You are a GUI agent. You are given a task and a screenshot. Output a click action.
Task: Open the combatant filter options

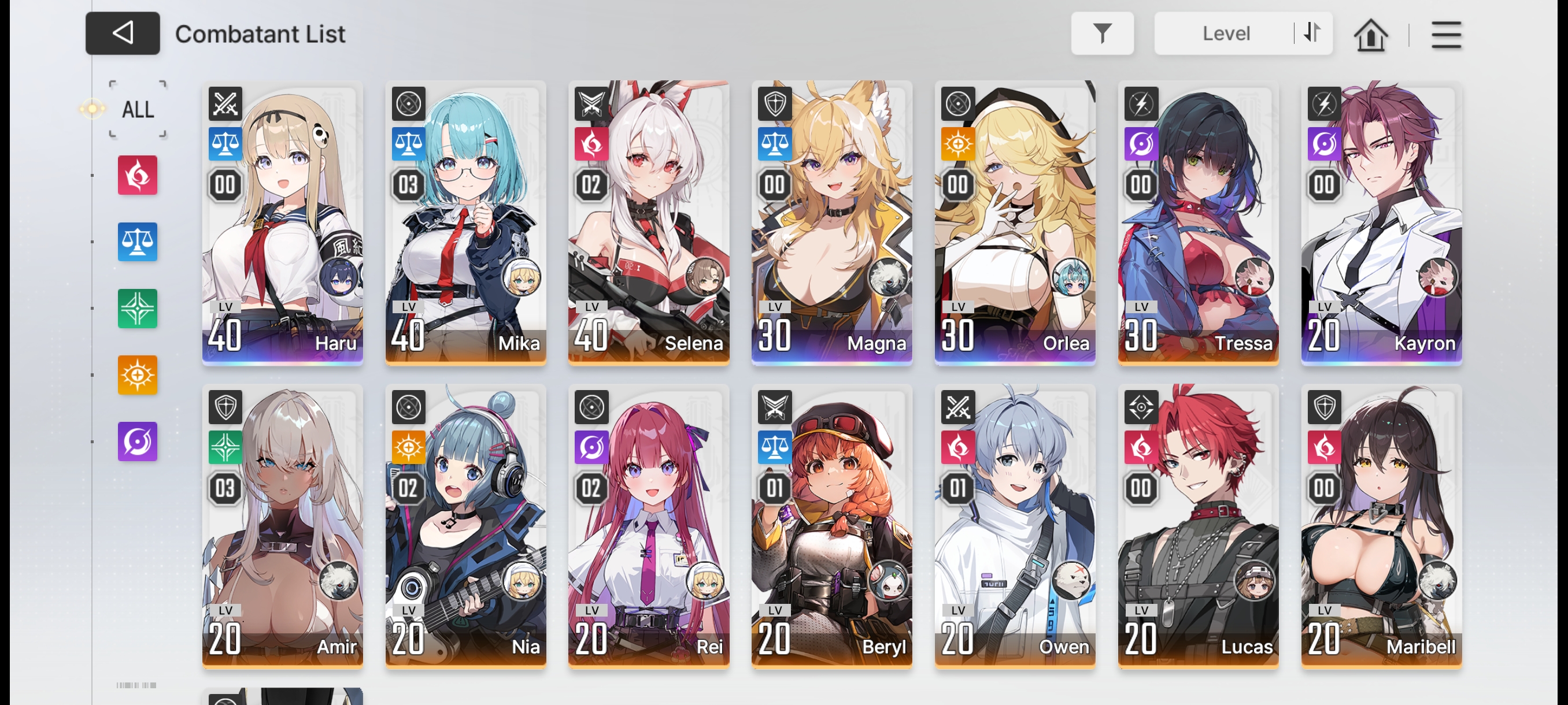coord(1102,34)
